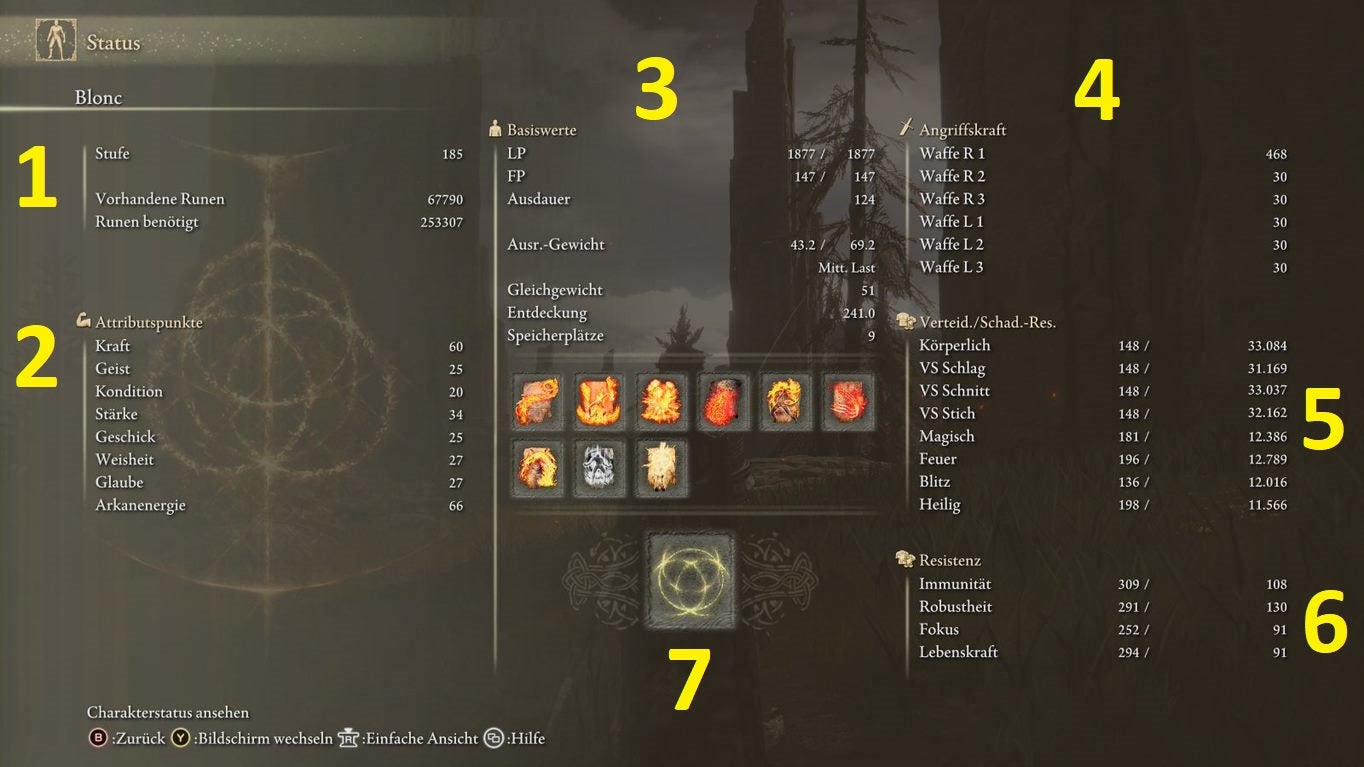Screen dimensions: 1364x767
Task: Click the scroll icon beside Resistenz
Action: tap(906, 559)
